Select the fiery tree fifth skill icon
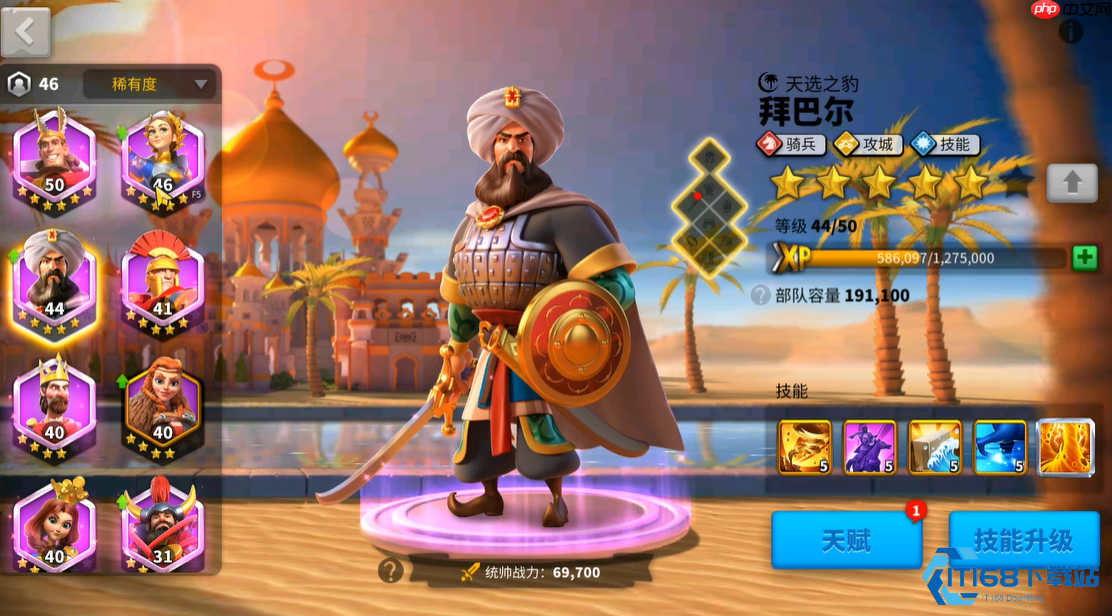 click(x=1065, y=447)
